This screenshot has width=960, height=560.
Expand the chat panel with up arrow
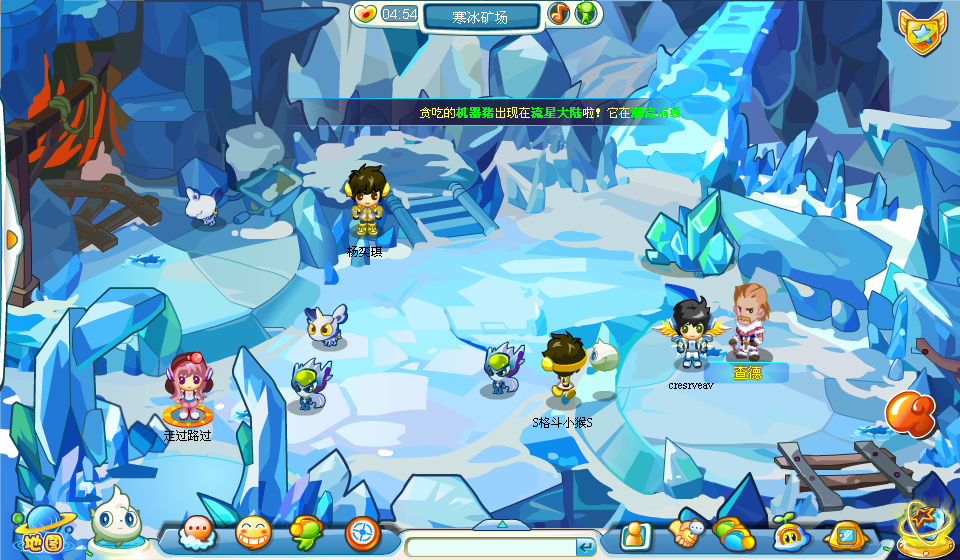pyautogui.click(x=502, y=523)
